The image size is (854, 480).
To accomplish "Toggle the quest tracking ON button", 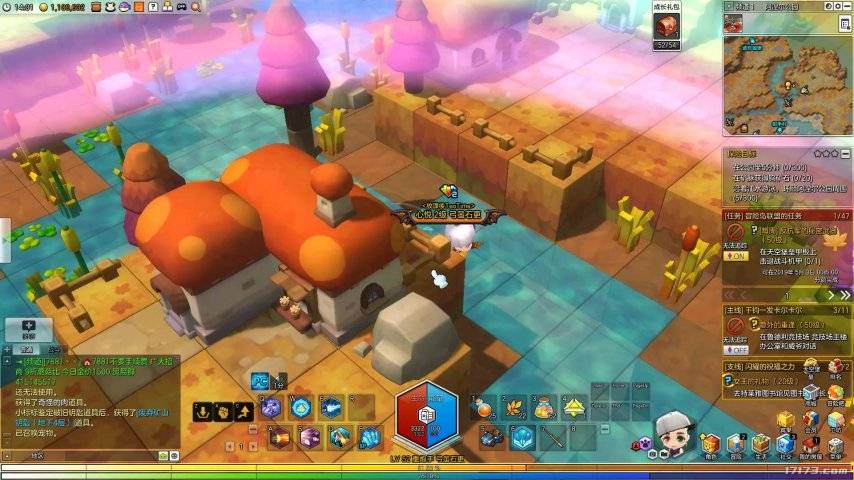I will click(736, 255).
